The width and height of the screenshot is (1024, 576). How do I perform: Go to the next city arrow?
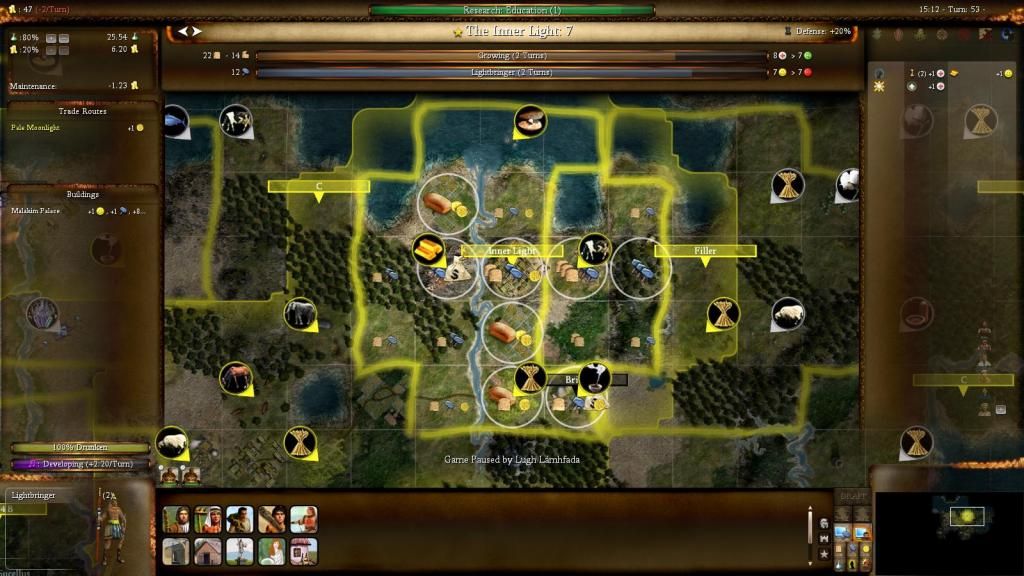[198, 32]
